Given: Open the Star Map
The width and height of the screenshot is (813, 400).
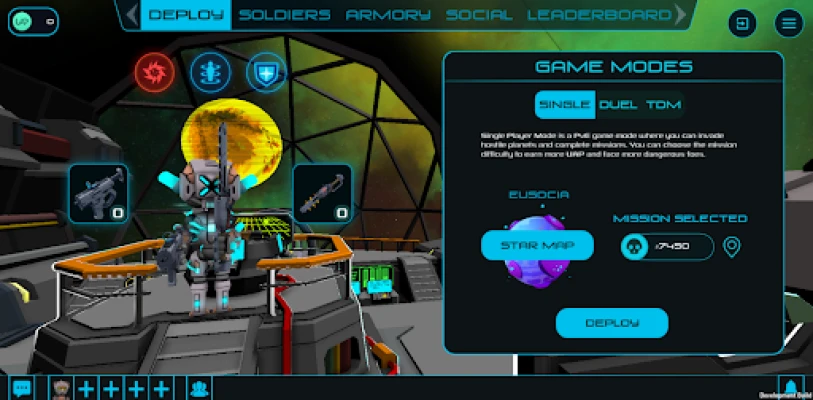Looking at the screenshot, I should tap(537, 245).
